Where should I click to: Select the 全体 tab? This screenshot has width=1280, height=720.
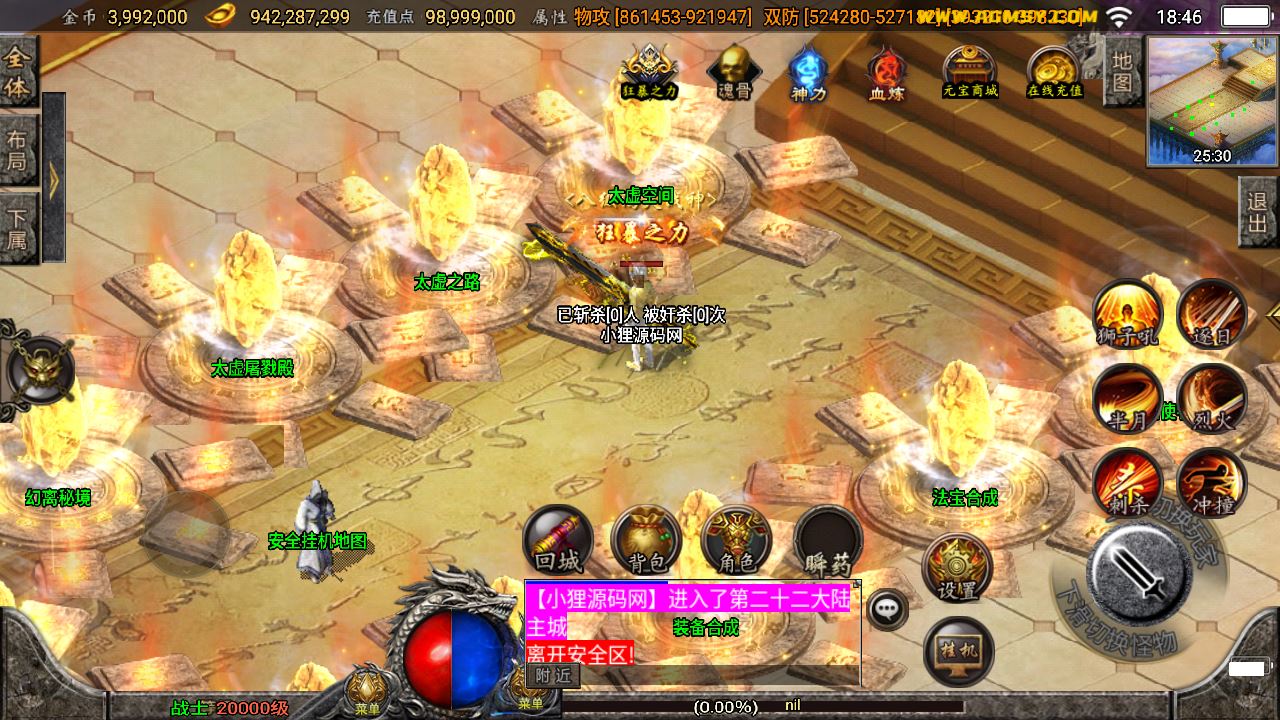tap(18, 72)
